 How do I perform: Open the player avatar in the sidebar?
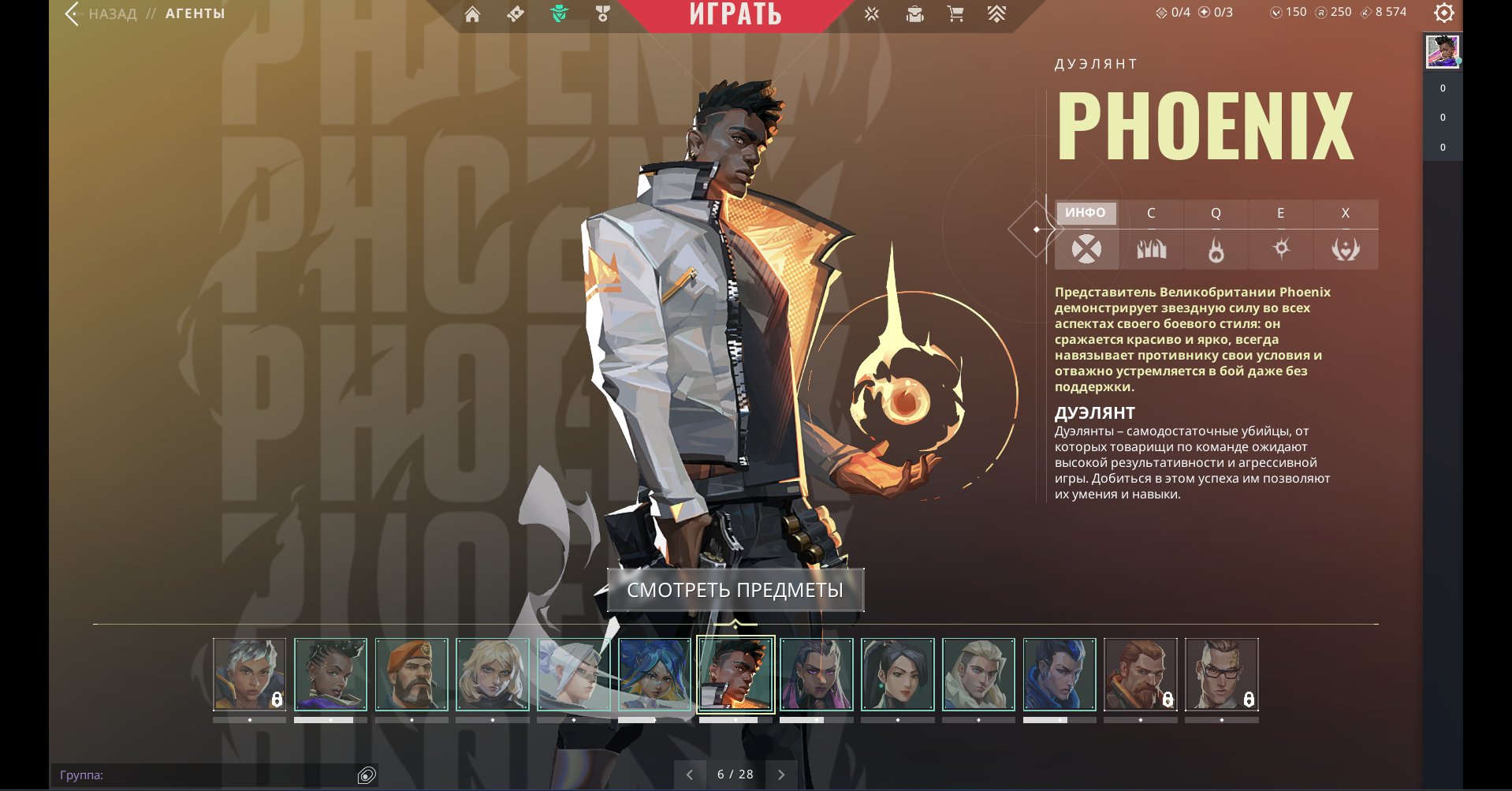(1443, 52)
